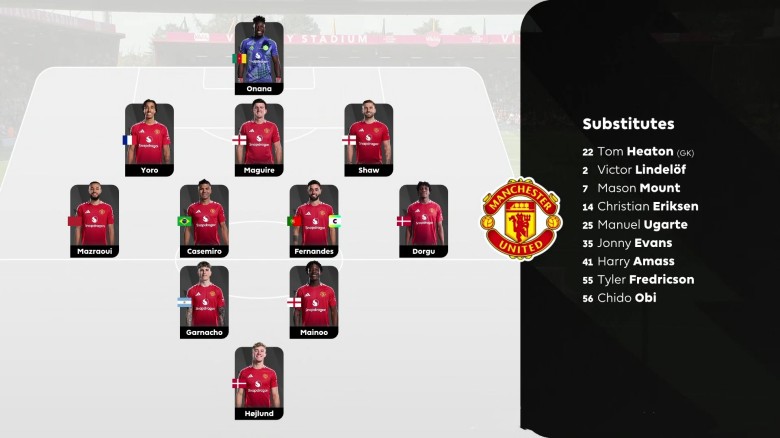Select Garnacho's player card

coord(204,301)
